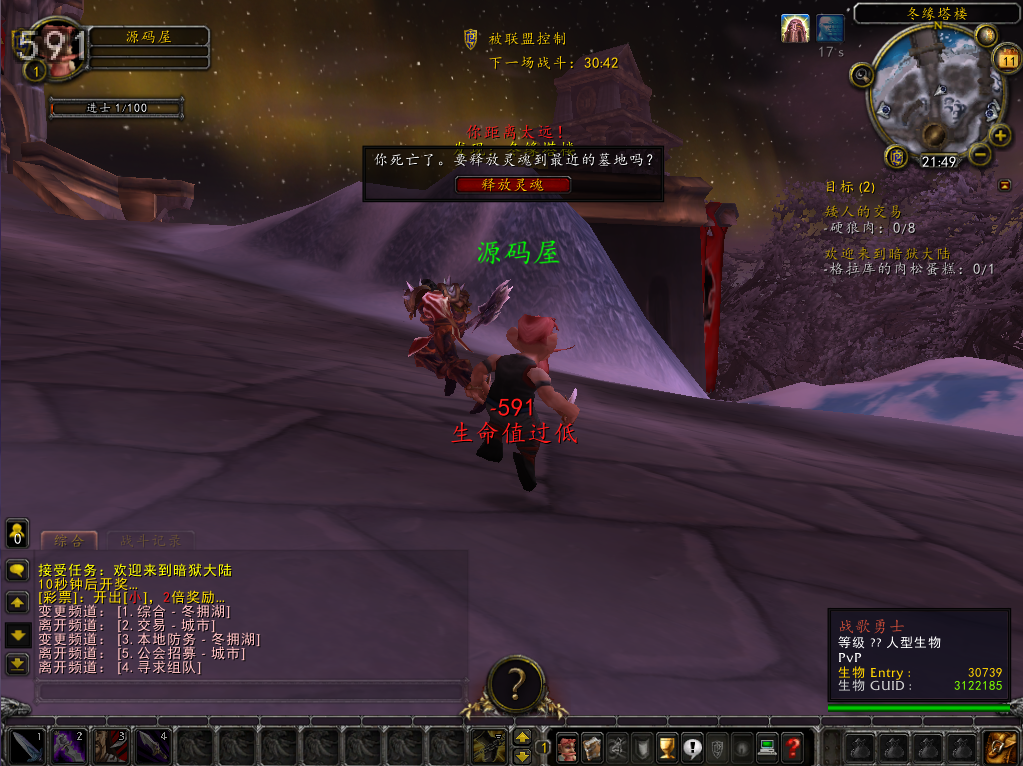Screen dimensions: 1023x766
Task: Switch to the 综合 chat tab
Action: click(69, 541)
